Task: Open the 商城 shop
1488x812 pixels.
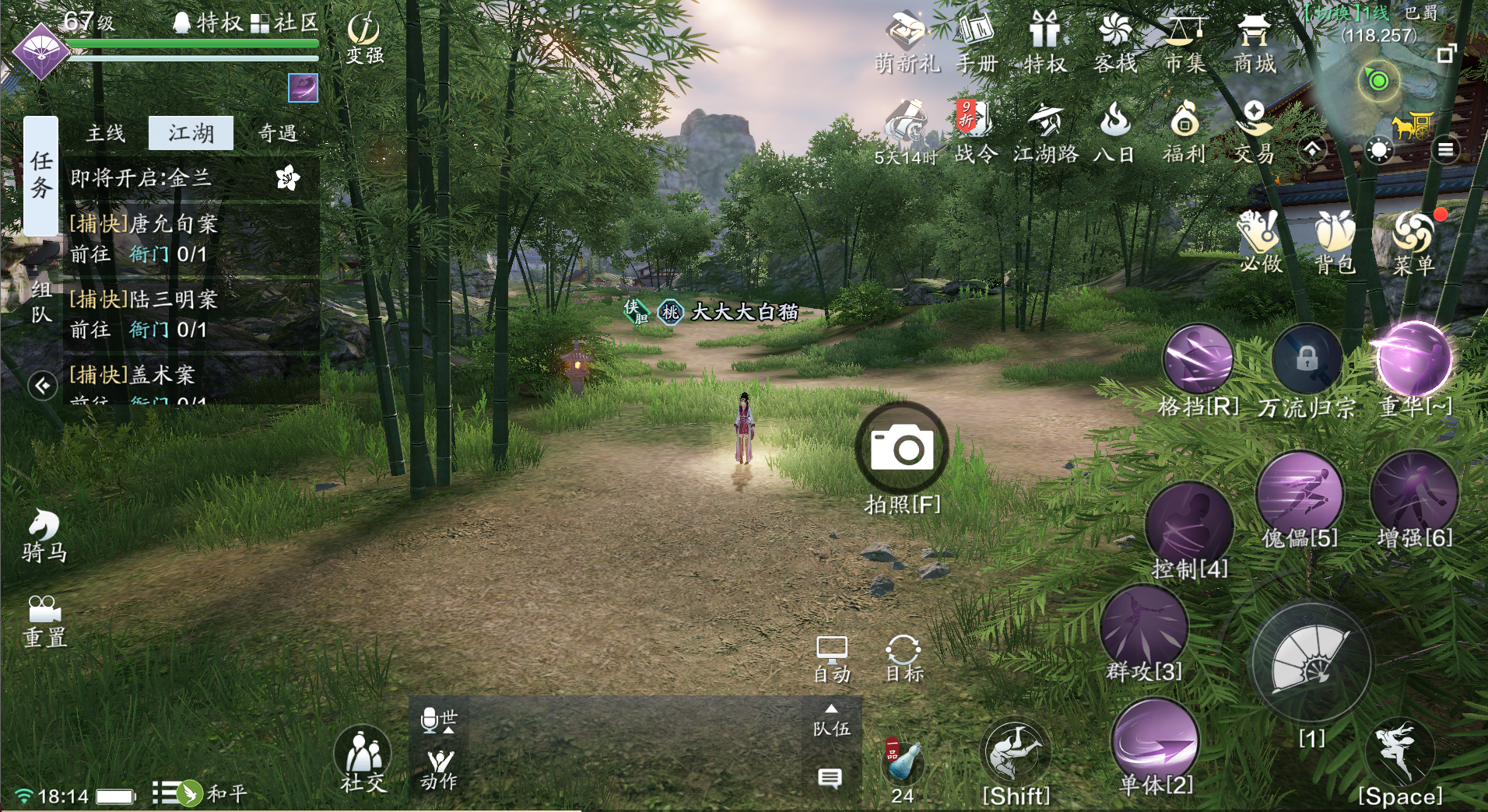Action: 1254,43
